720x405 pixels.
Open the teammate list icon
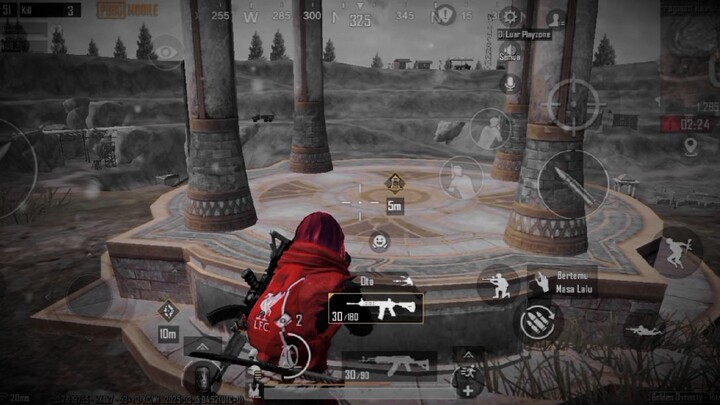555,17
